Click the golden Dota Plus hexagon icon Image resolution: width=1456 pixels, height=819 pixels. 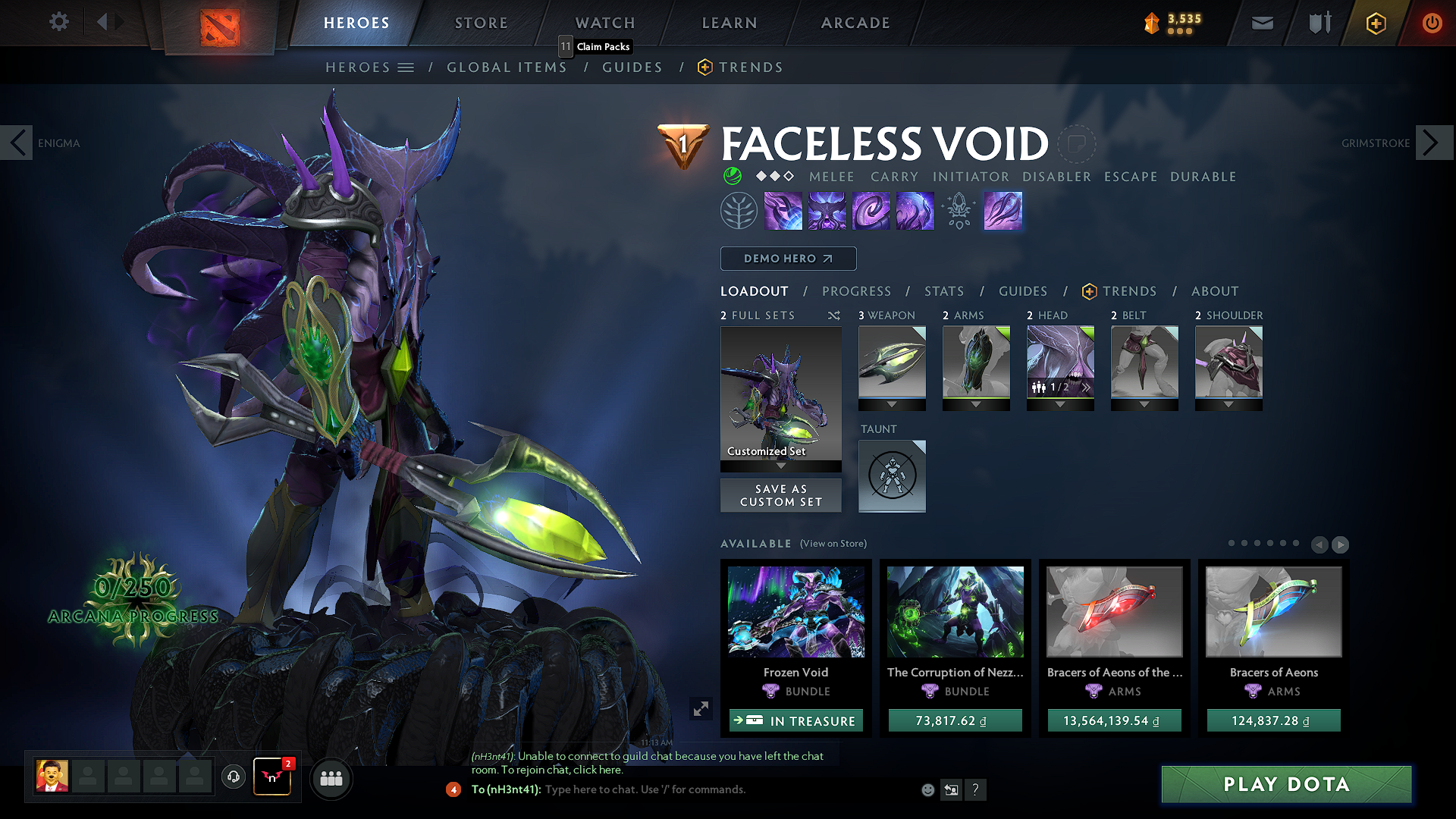[x=1375, y=22]
